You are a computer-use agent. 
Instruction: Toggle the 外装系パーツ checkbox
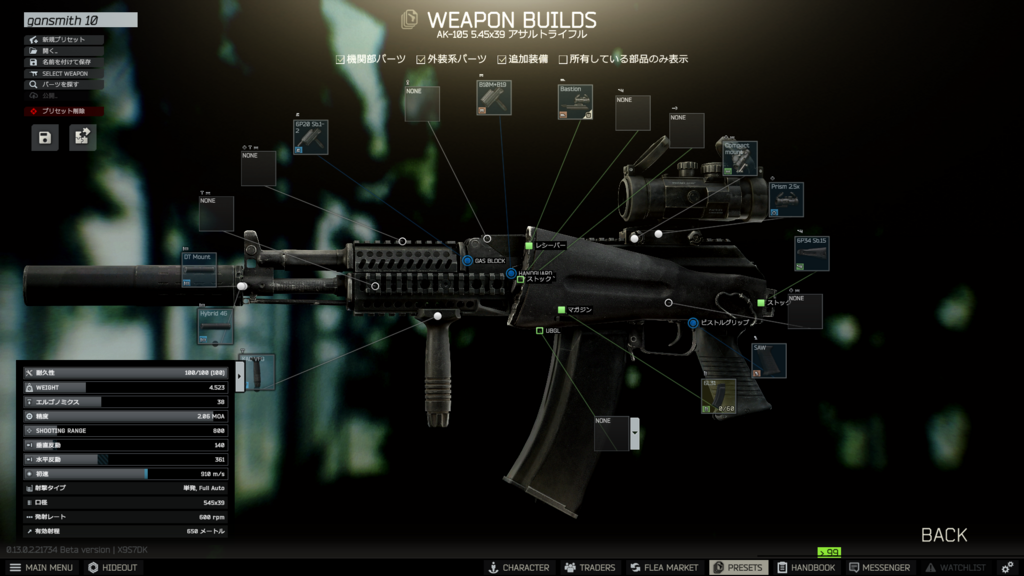(422, 59)
